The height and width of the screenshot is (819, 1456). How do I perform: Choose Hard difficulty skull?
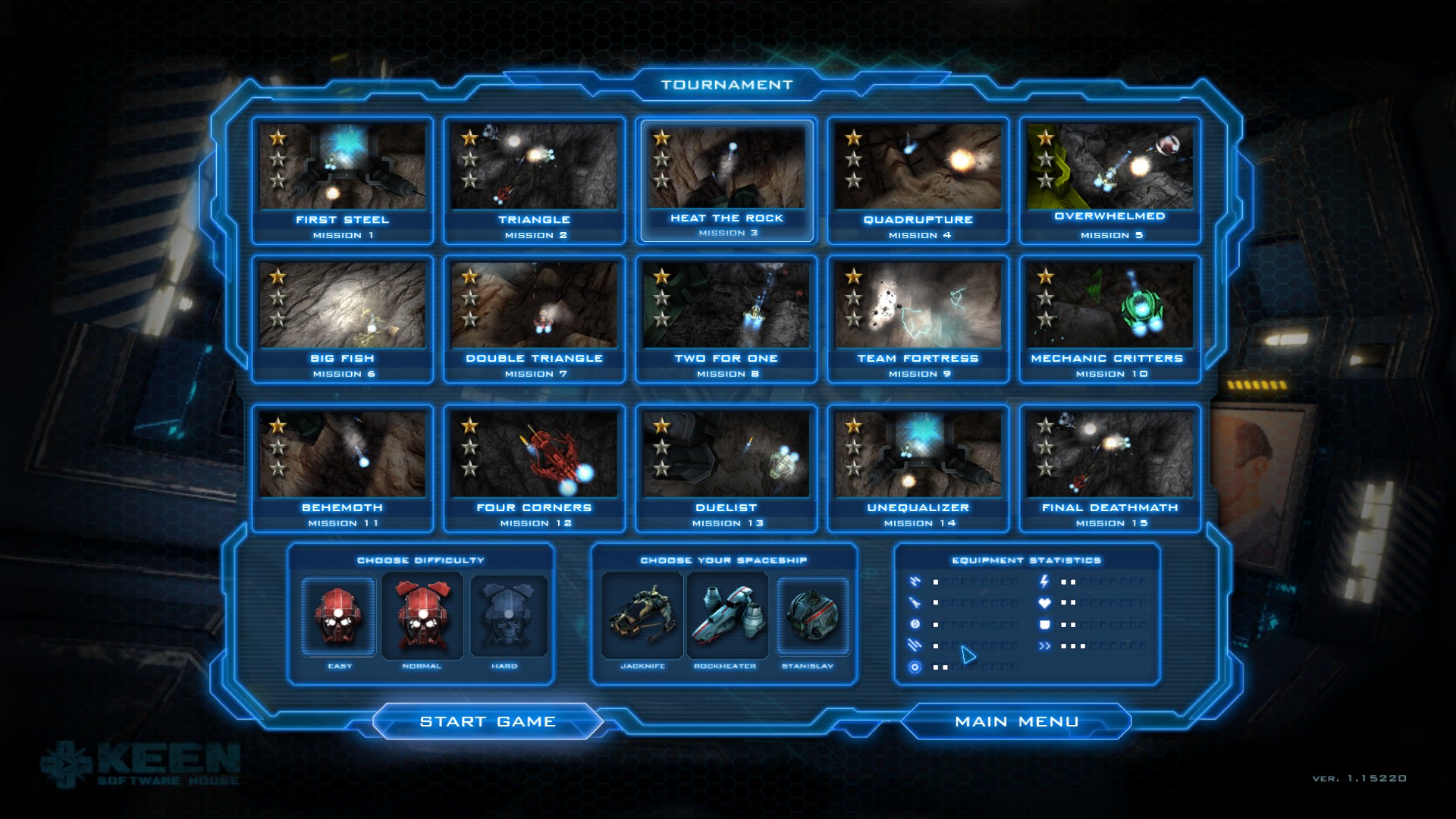(x=507, y=616)
